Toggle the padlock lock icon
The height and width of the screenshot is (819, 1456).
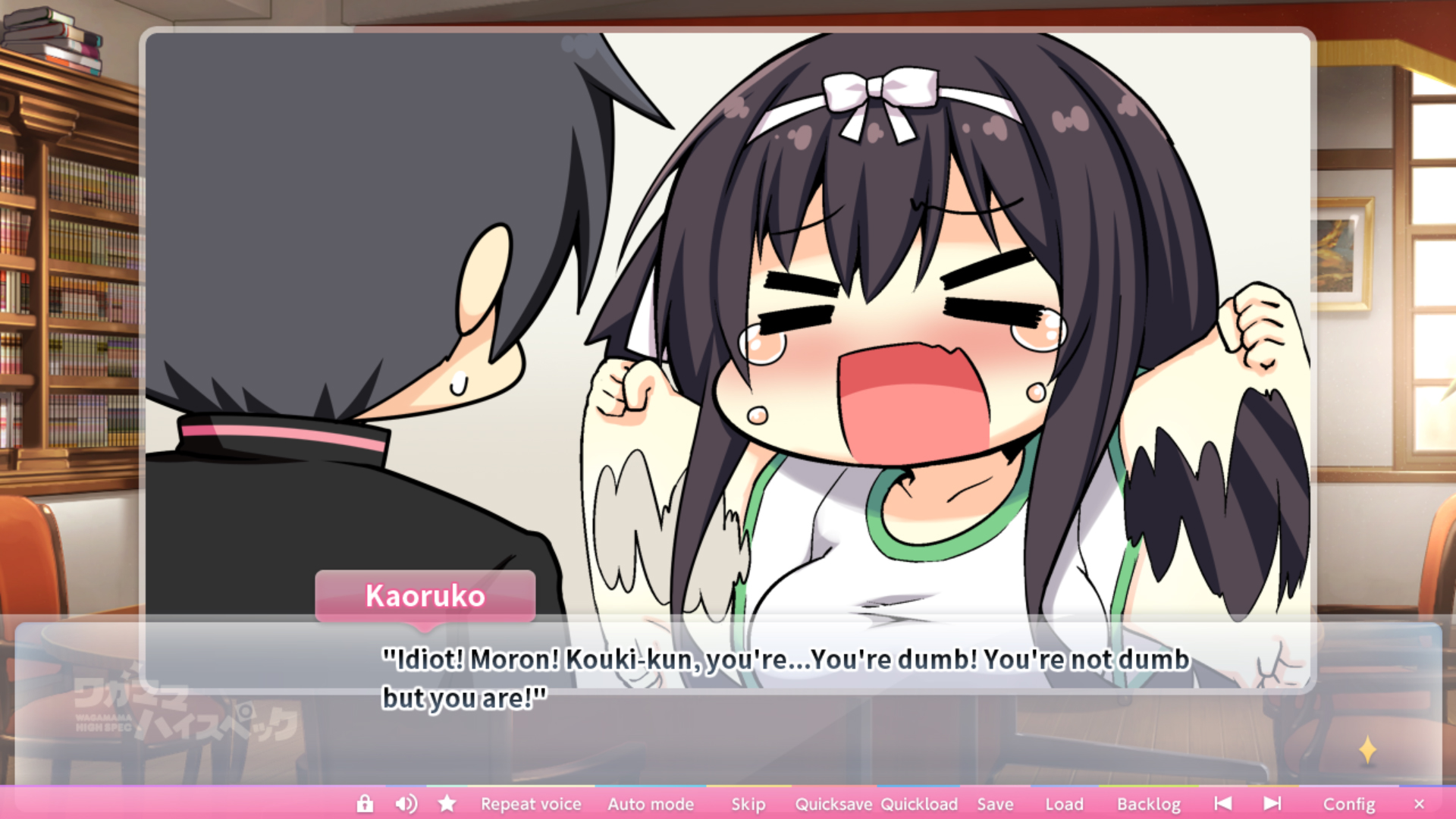(365, 804)
